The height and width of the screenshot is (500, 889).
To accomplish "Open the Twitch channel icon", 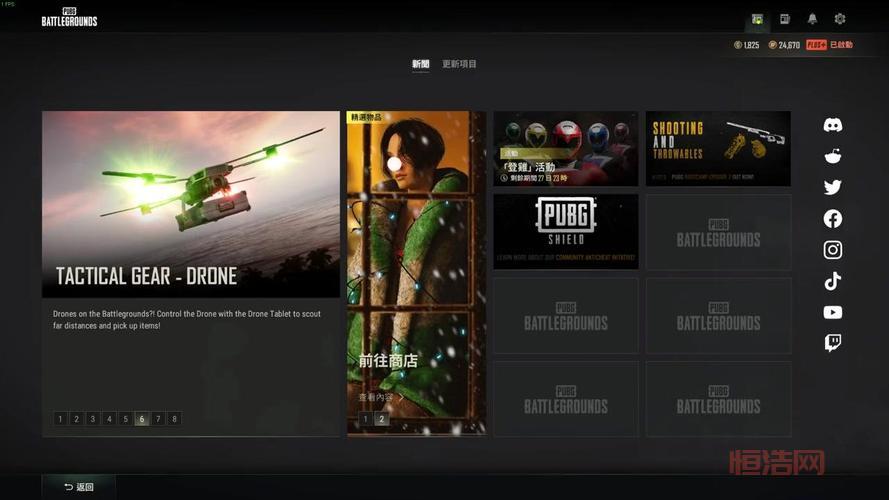I will coord(833,343).
